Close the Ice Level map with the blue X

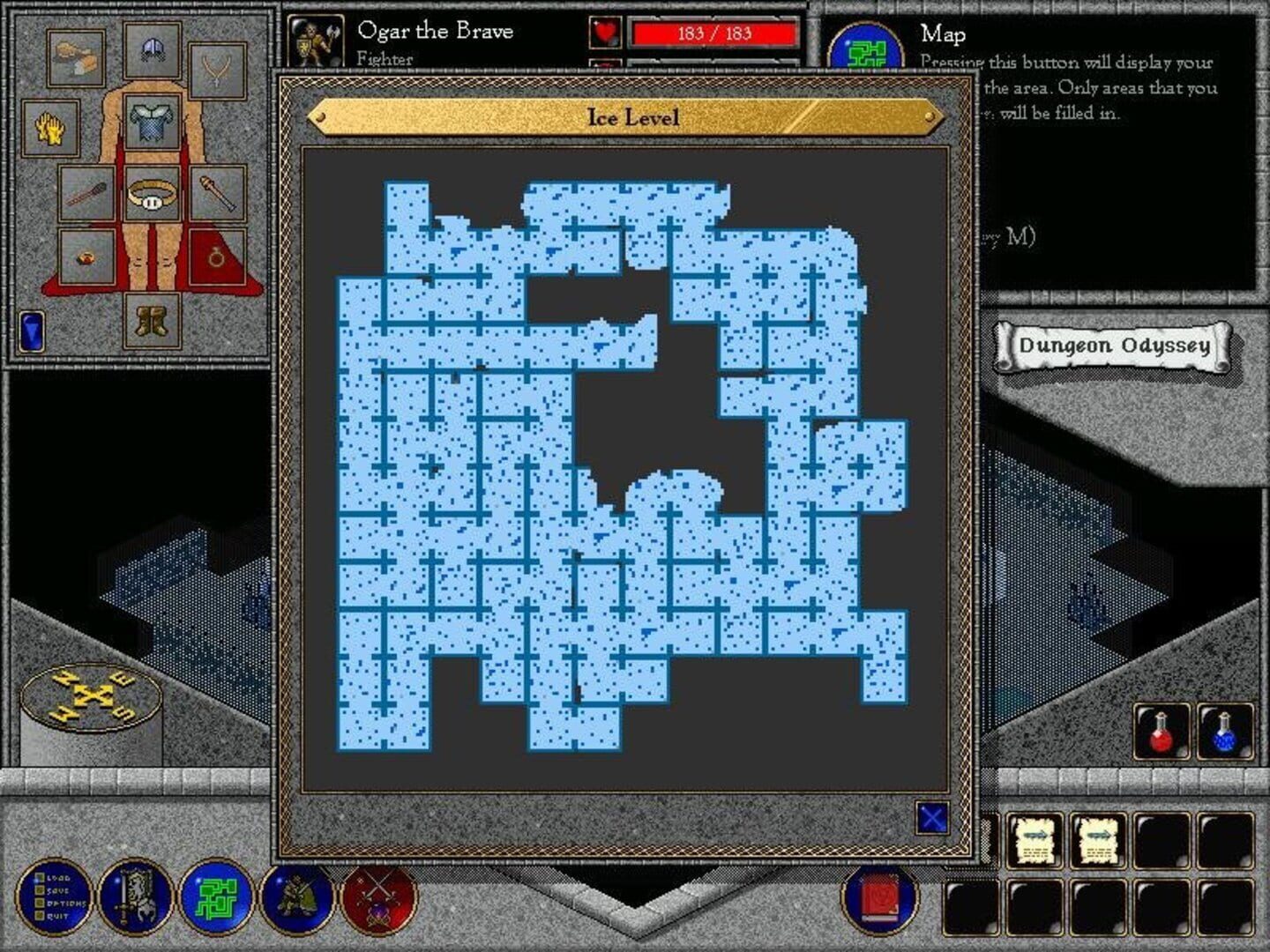click(933, 819)
